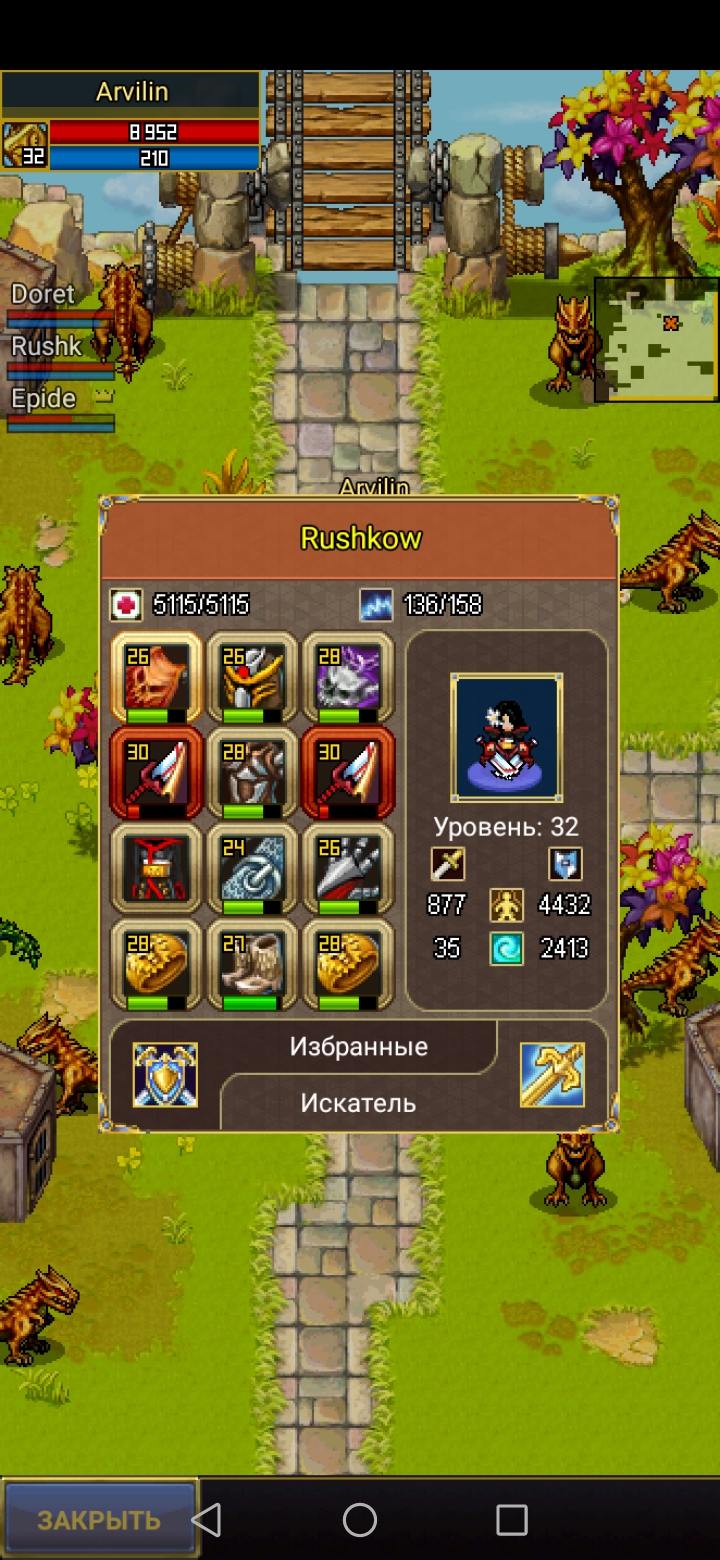
Task: Tap the golden sword icon in the panel
Action: (552, 1075)
